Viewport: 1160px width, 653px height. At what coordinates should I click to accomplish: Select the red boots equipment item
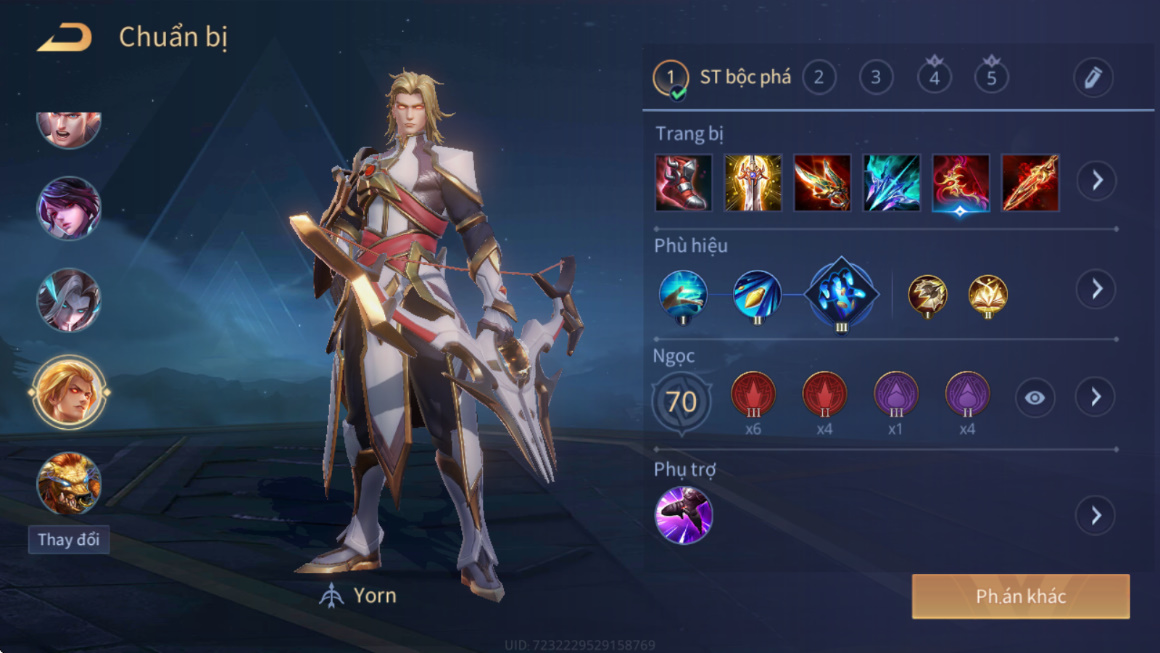(x=683, y=182)
